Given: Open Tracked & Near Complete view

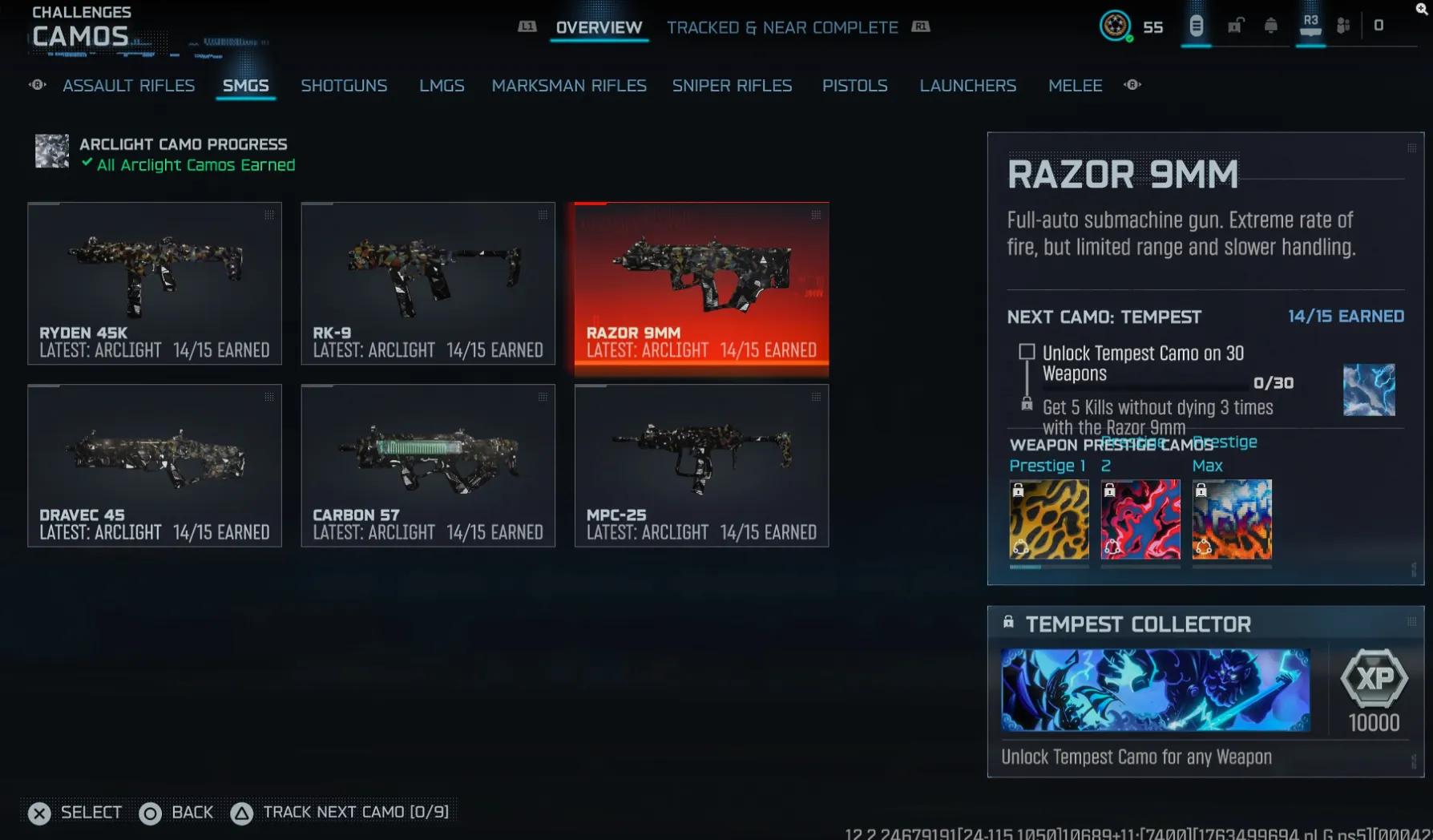Looking at the screenshot, I should click(x=782, y=26).
